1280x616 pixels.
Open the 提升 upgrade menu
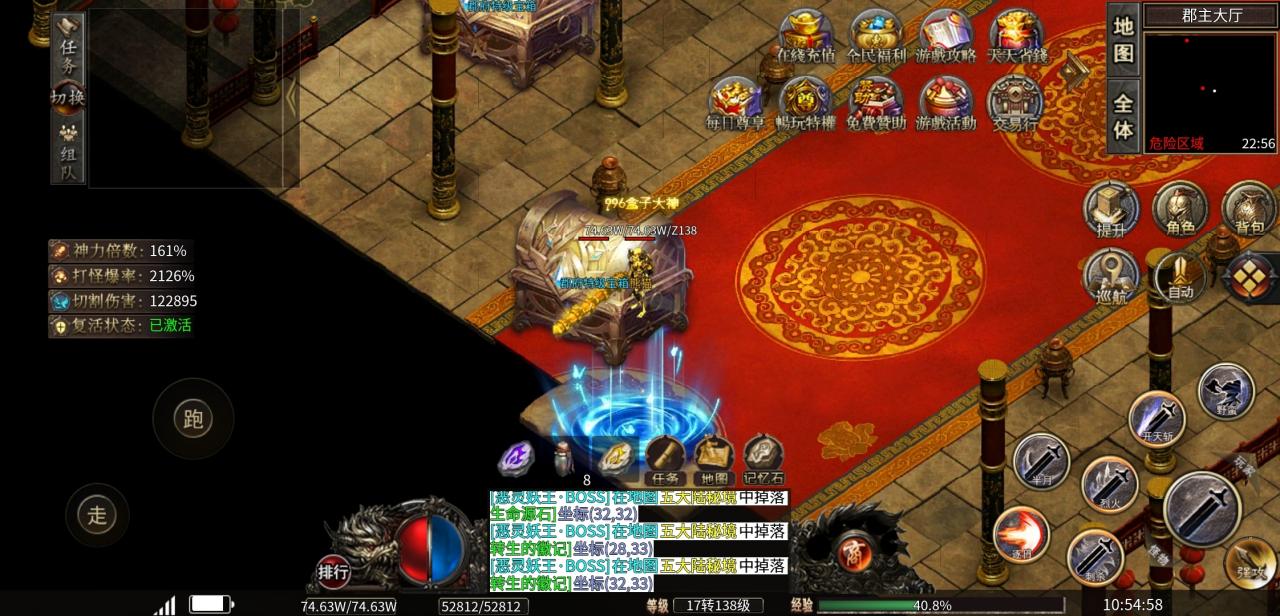1111,210
